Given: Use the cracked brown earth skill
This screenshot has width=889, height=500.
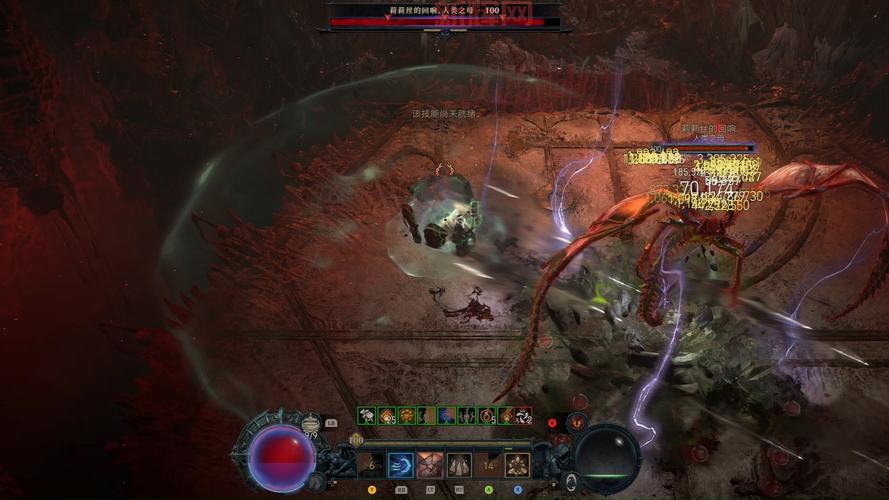Looking at the screenshot, I should (x=431, y=464).
